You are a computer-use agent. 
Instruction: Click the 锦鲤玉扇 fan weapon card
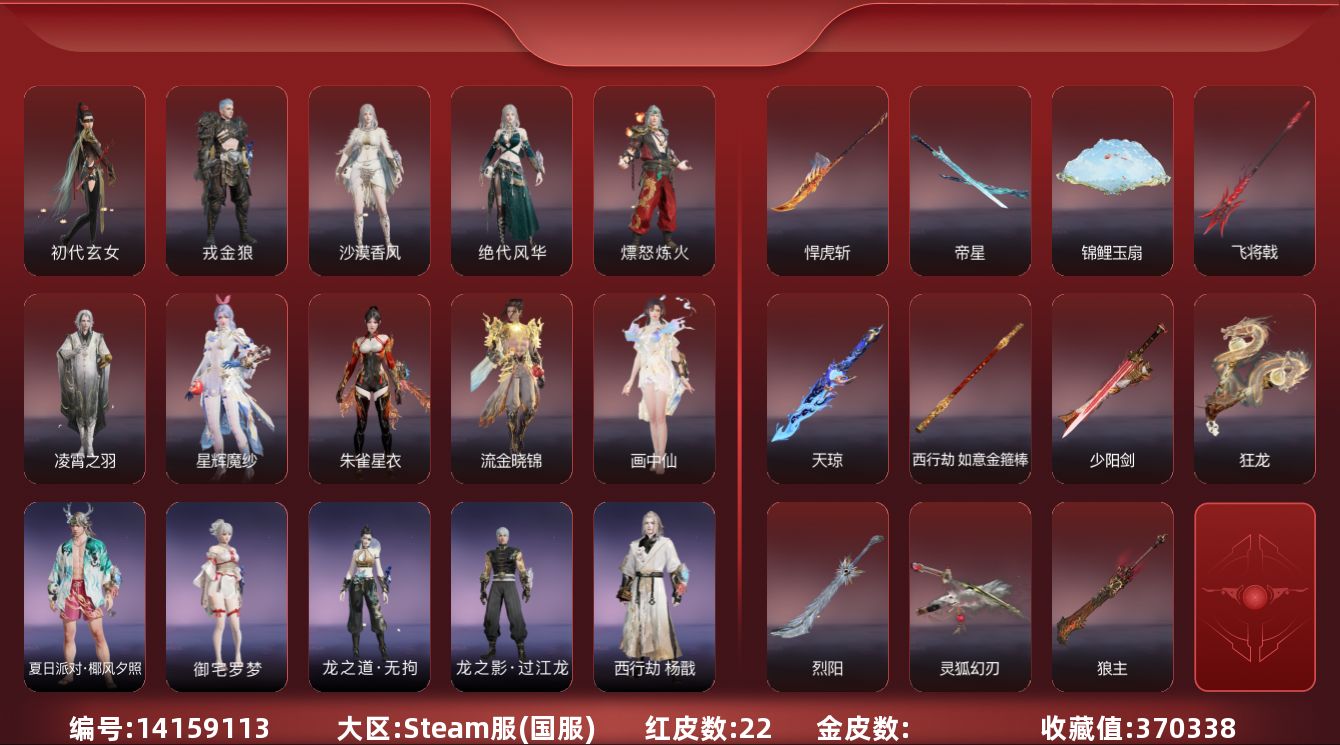[x=1112, y=180]
